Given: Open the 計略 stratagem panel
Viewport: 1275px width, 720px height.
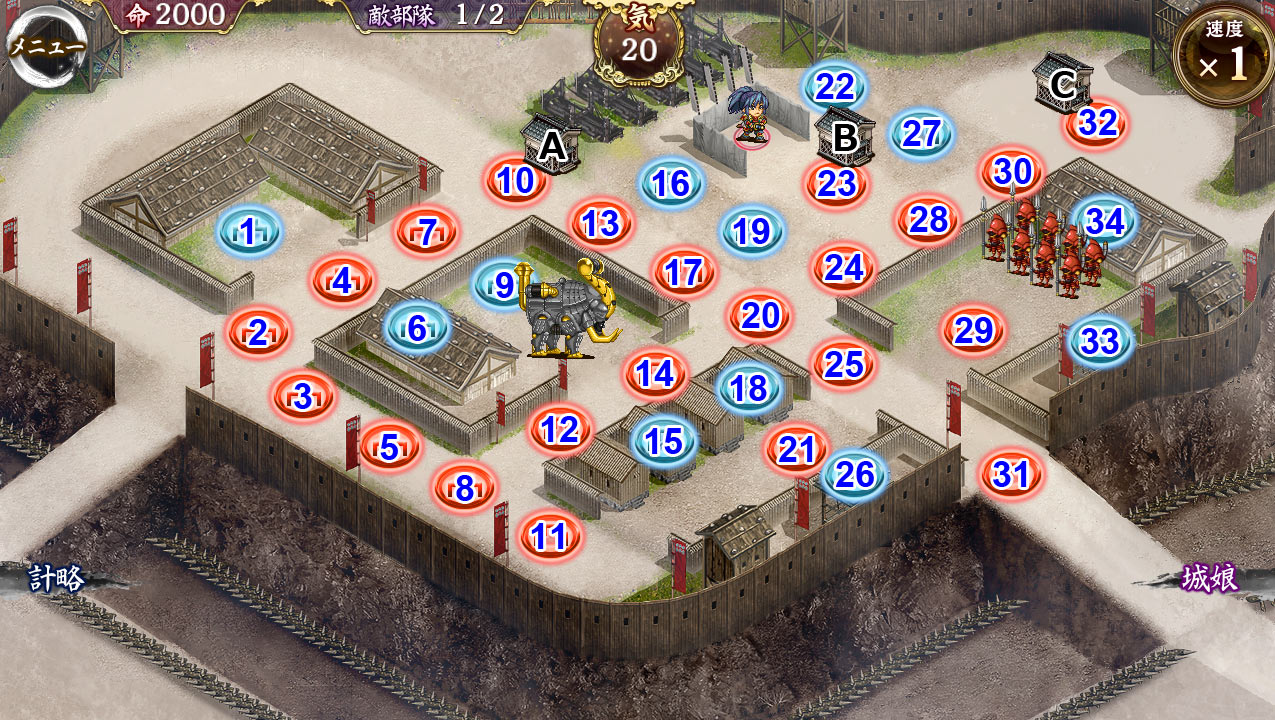Looking at the screenshot, I should pyautogui.click(x=57, y=578).
